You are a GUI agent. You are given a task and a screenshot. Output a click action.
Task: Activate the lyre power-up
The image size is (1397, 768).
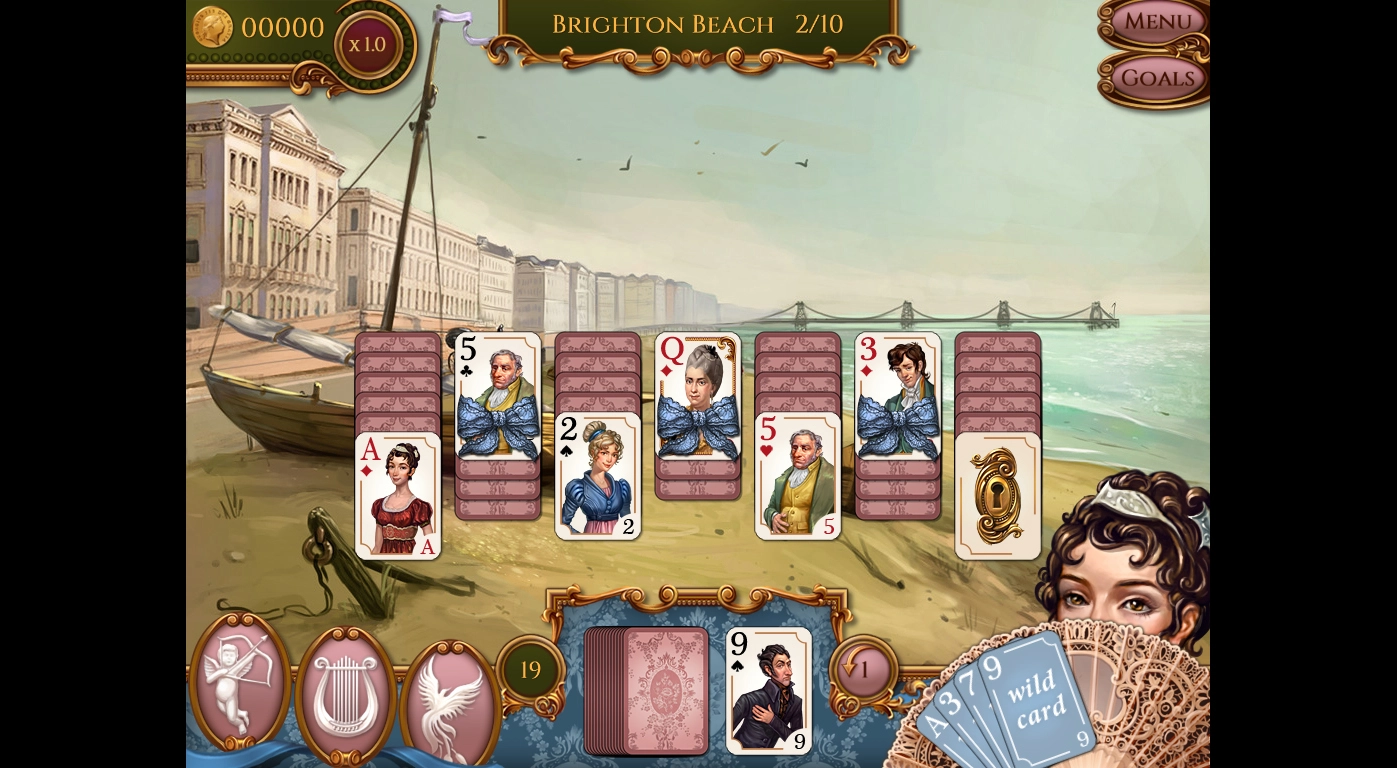(x=345, y=692)
